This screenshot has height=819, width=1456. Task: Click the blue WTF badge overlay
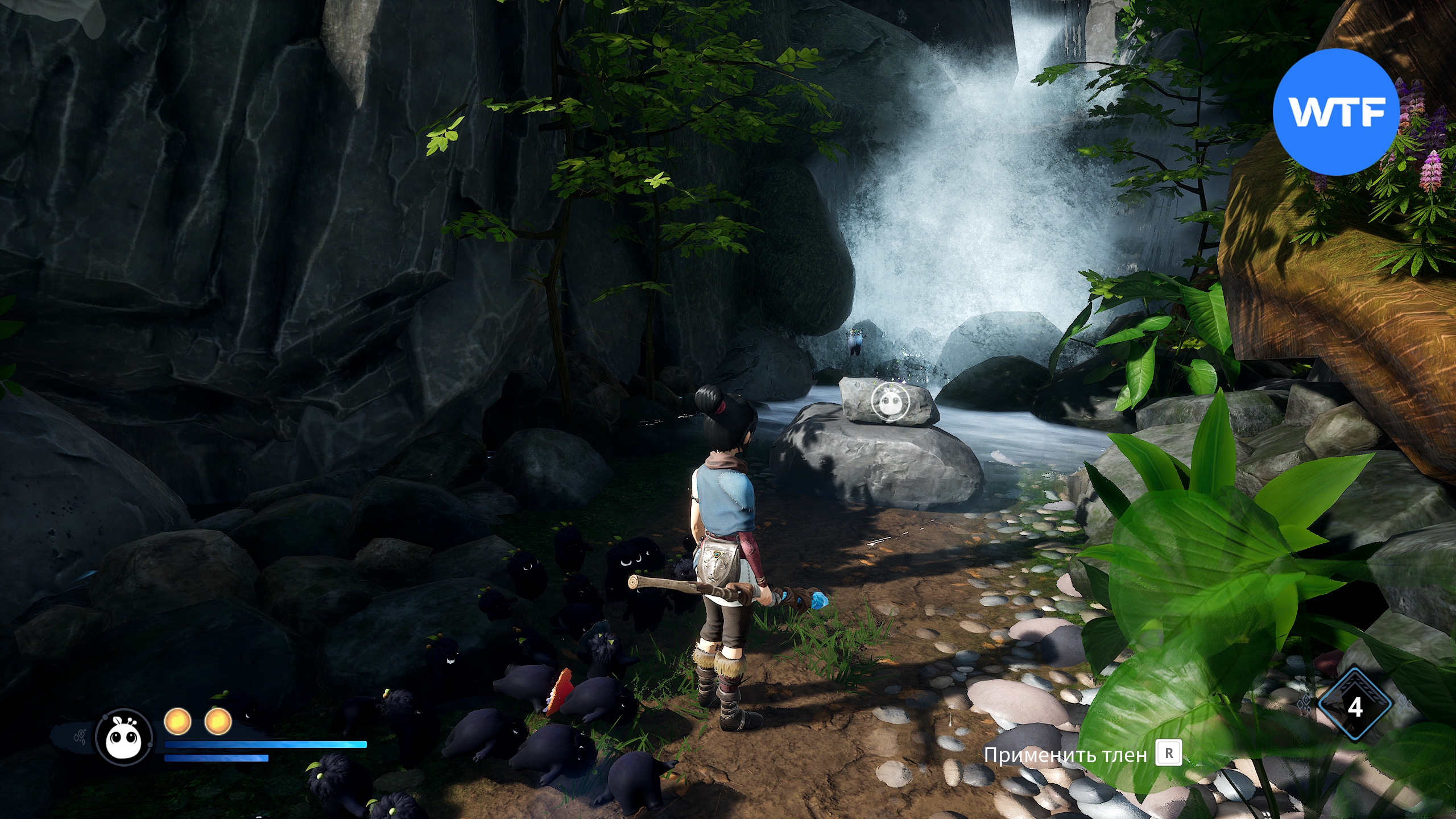pyautogui.click(x=1335, y=112)
